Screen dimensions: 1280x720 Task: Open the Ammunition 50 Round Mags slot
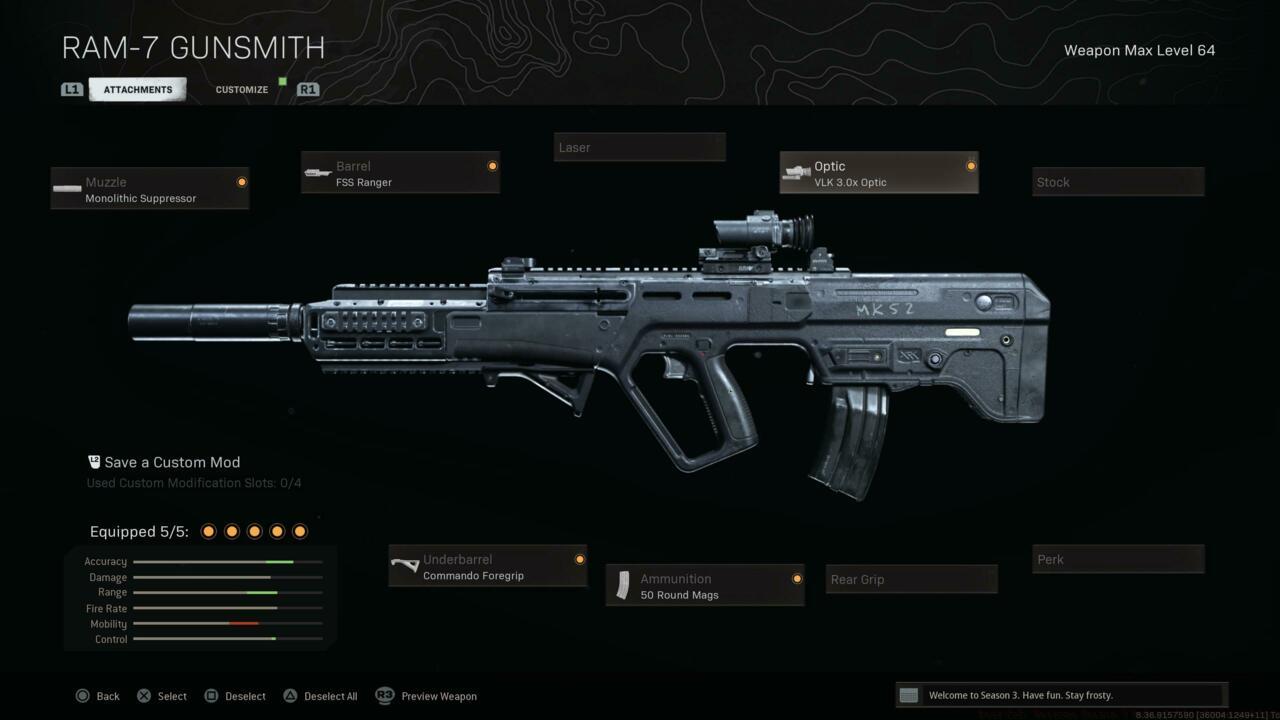pyautogui.click(x=705, y=586)
